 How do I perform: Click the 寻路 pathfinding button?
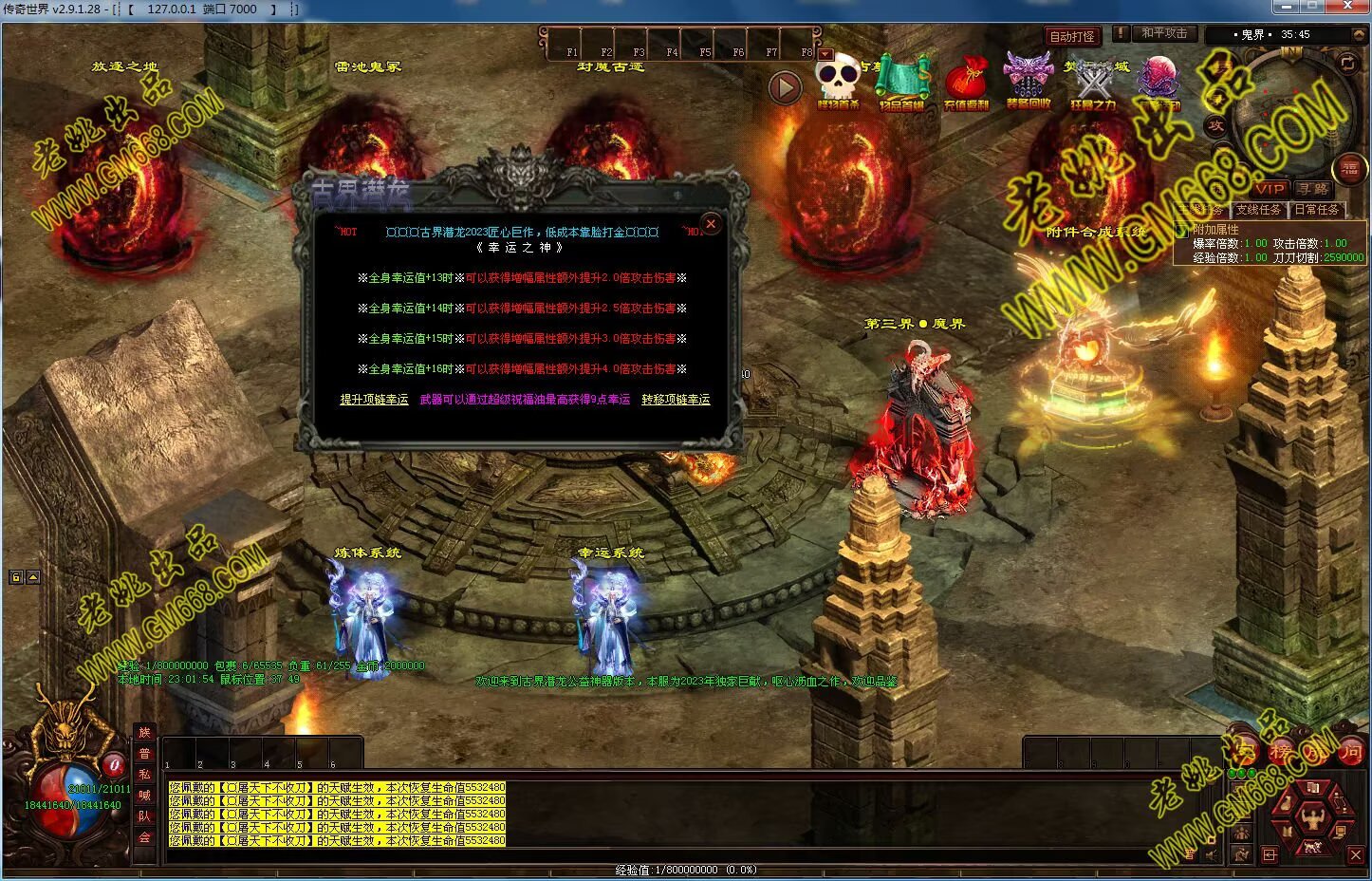pyautogui.click(x=1314, y=189)
